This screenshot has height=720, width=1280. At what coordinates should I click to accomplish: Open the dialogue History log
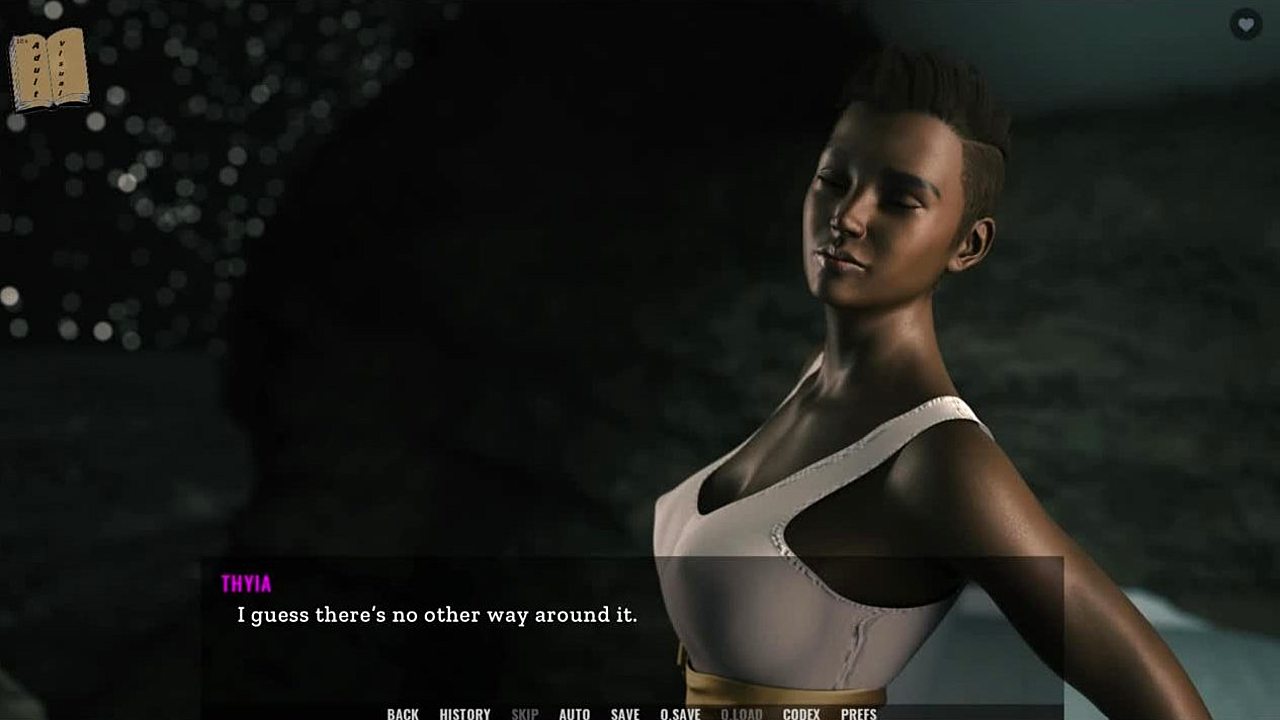coord(465,713)
